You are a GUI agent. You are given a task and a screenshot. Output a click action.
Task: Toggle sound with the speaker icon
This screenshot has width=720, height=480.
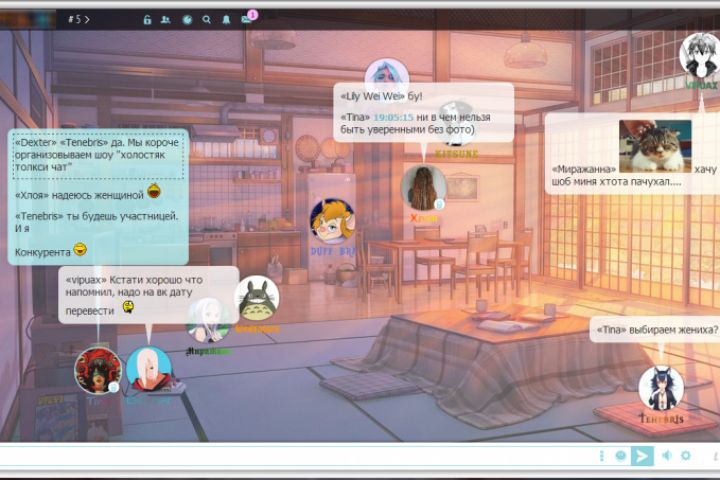[666, 456]
